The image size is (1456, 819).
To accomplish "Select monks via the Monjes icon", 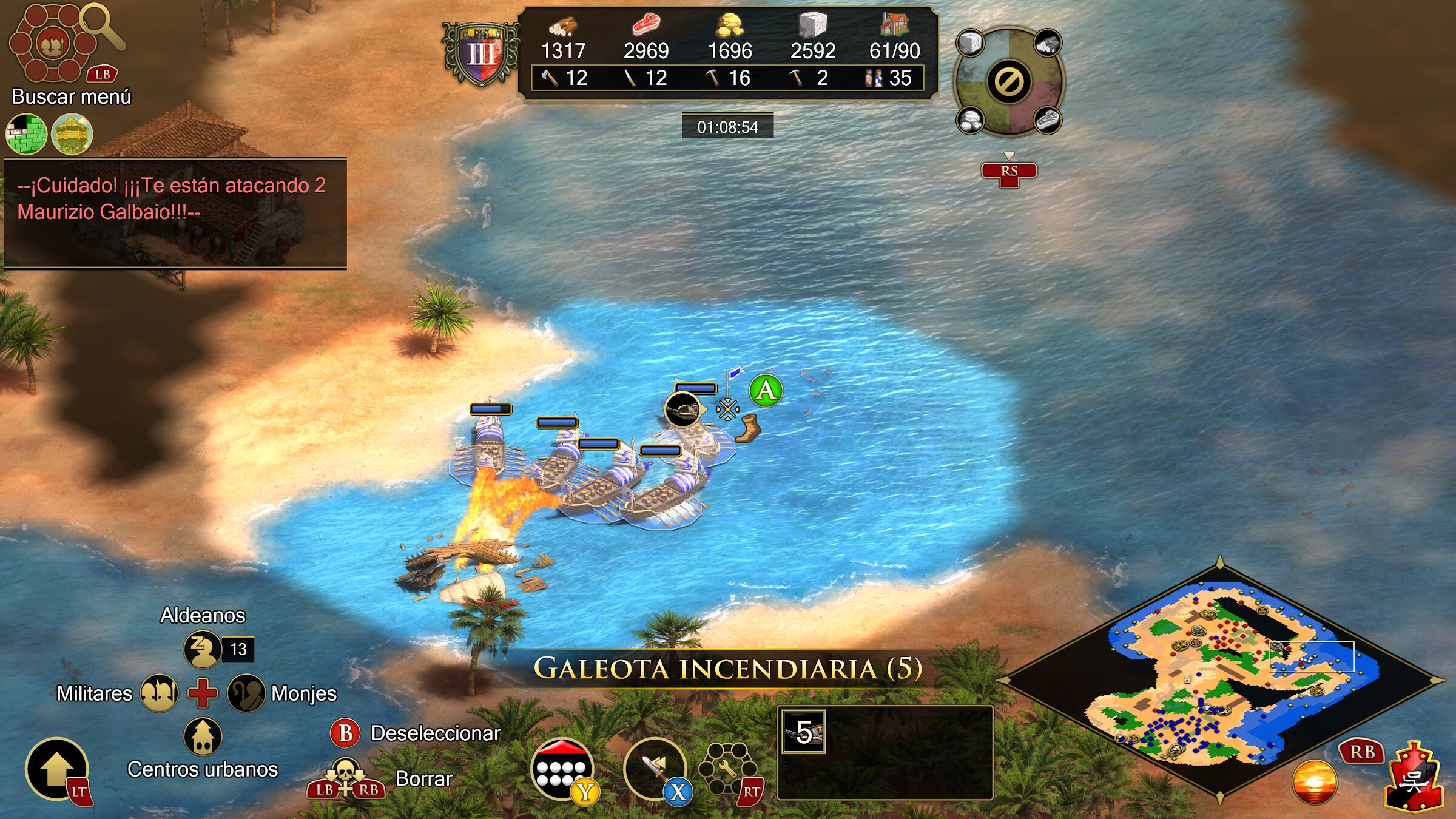I will pos(246,693).
